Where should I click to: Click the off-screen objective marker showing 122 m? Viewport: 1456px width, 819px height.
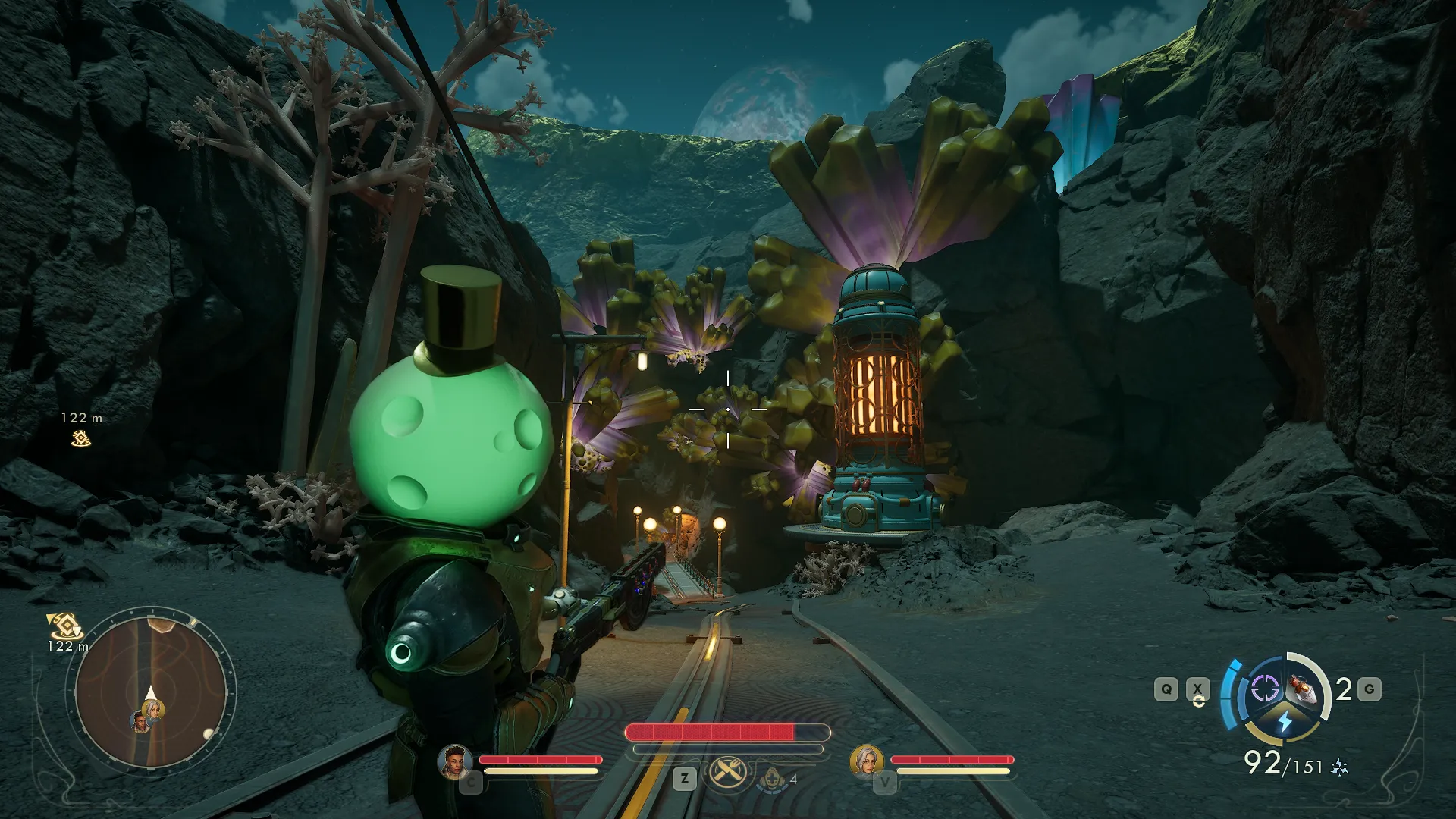80,438
